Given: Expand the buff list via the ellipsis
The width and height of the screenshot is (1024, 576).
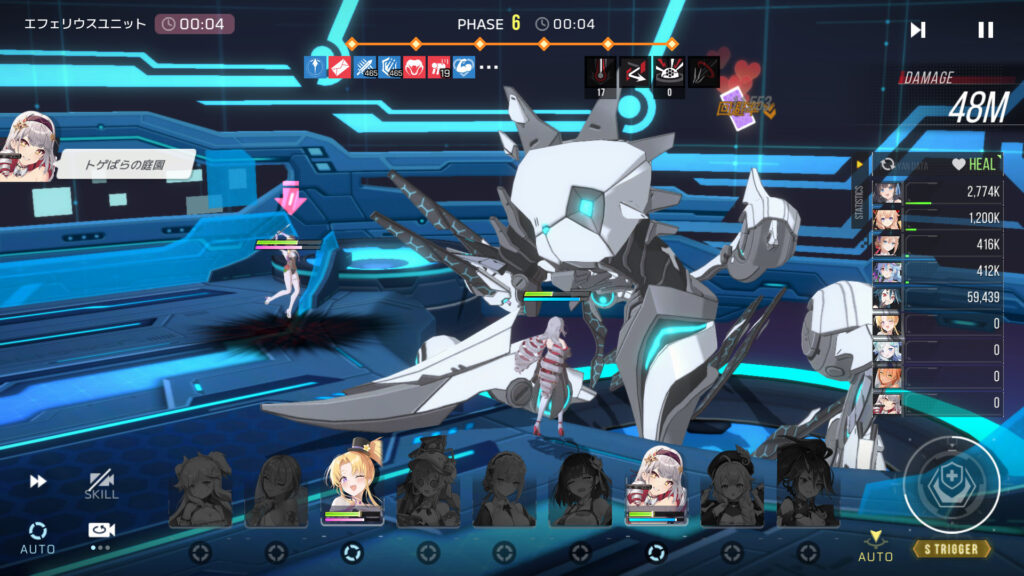Looking at the screenshot, I should (489, 68).
